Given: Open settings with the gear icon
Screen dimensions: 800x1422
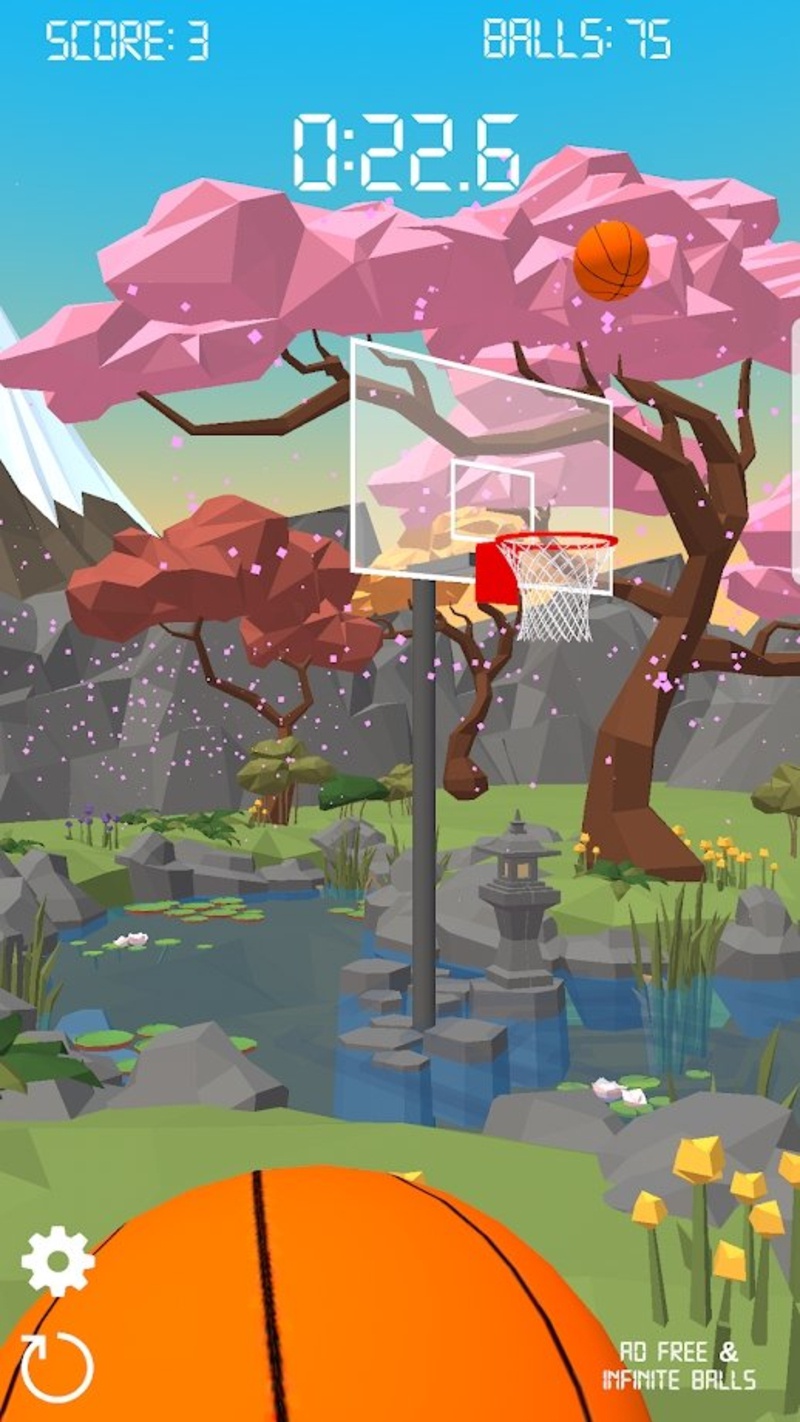Looking at the screenshot, I should coord(58,1261).
